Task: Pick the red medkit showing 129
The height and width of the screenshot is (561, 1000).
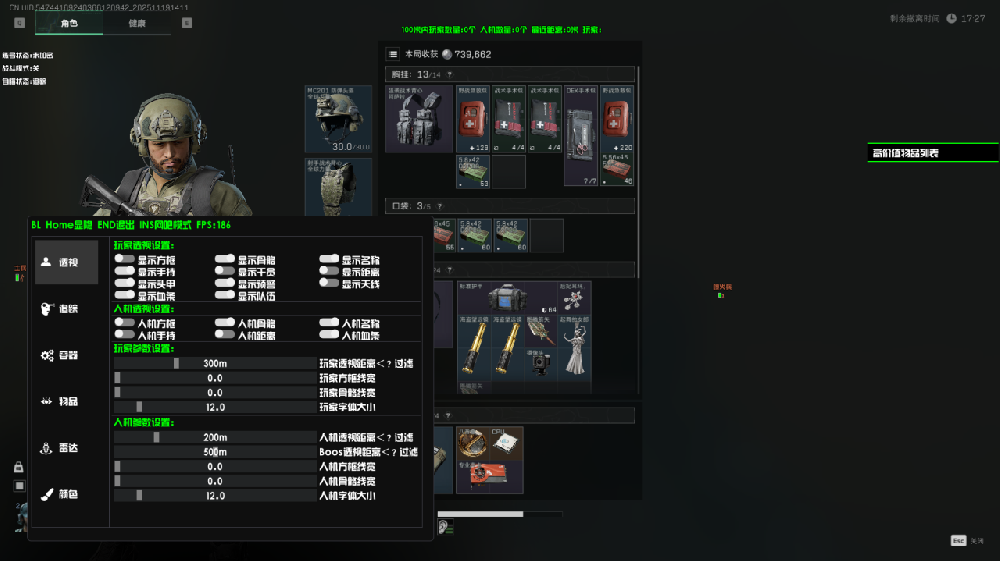Action: [473, 119]
